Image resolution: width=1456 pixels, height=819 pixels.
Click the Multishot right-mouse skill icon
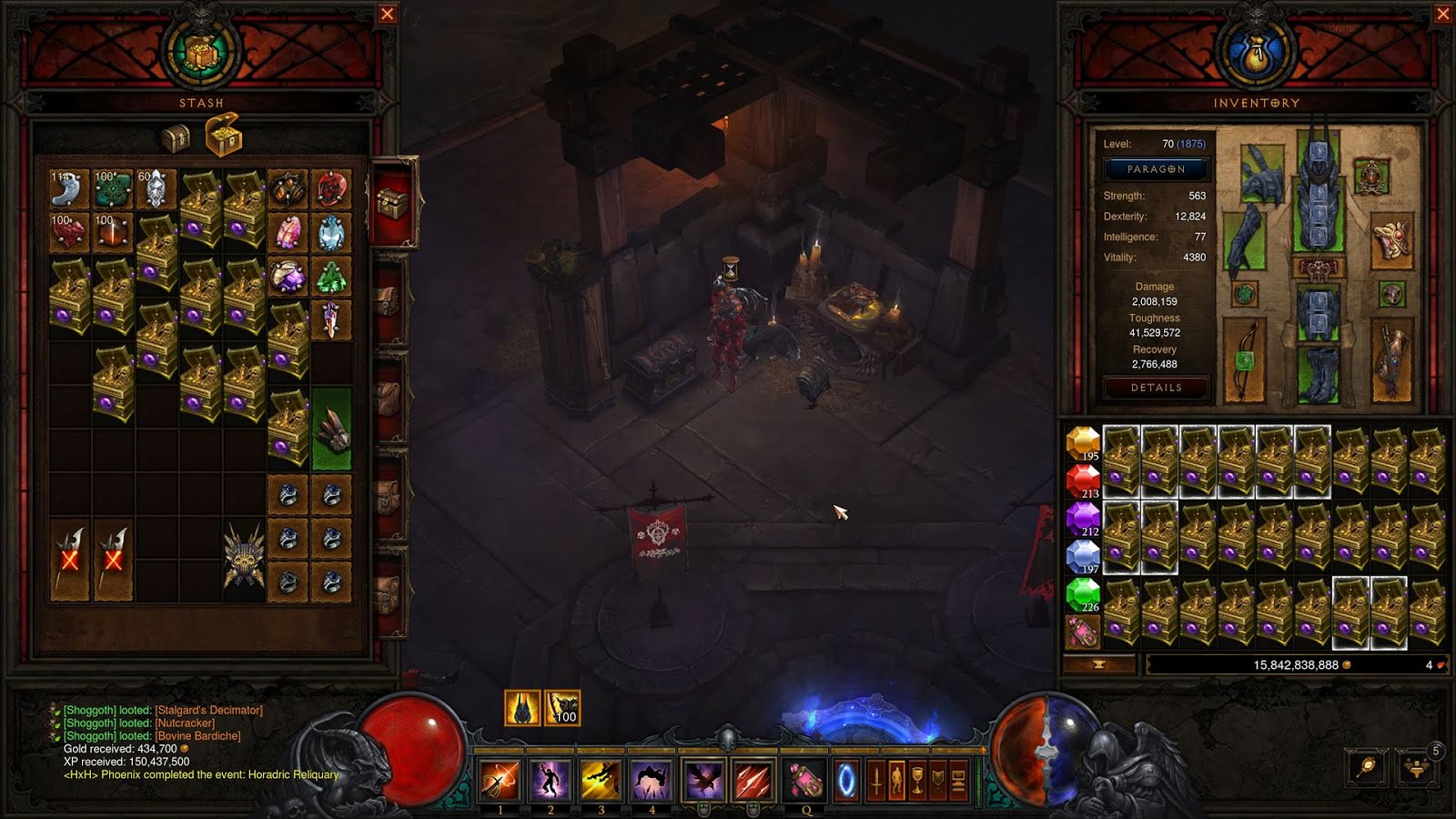[755, 780]
